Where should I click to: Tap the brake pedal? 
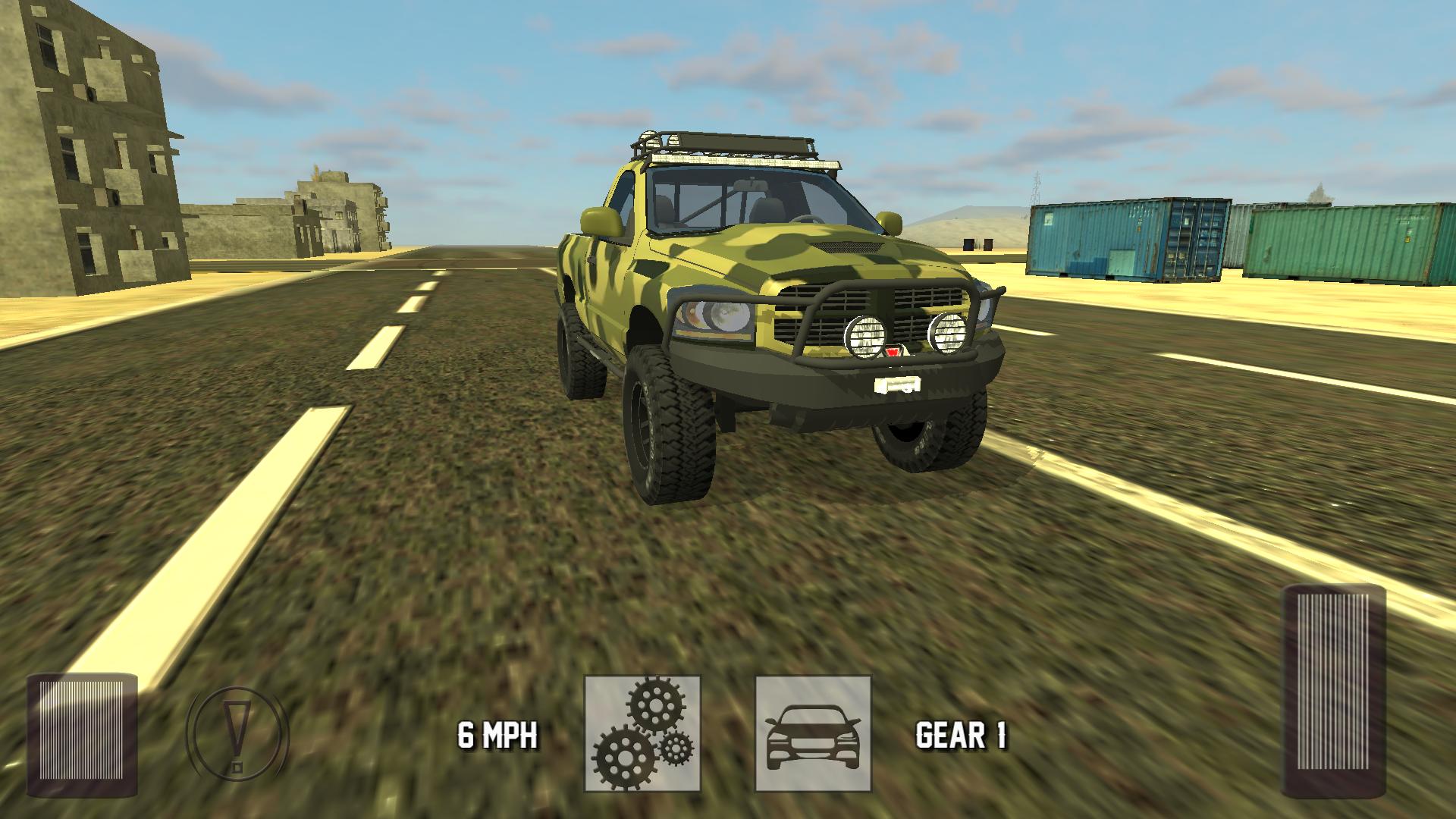point(82,734)
